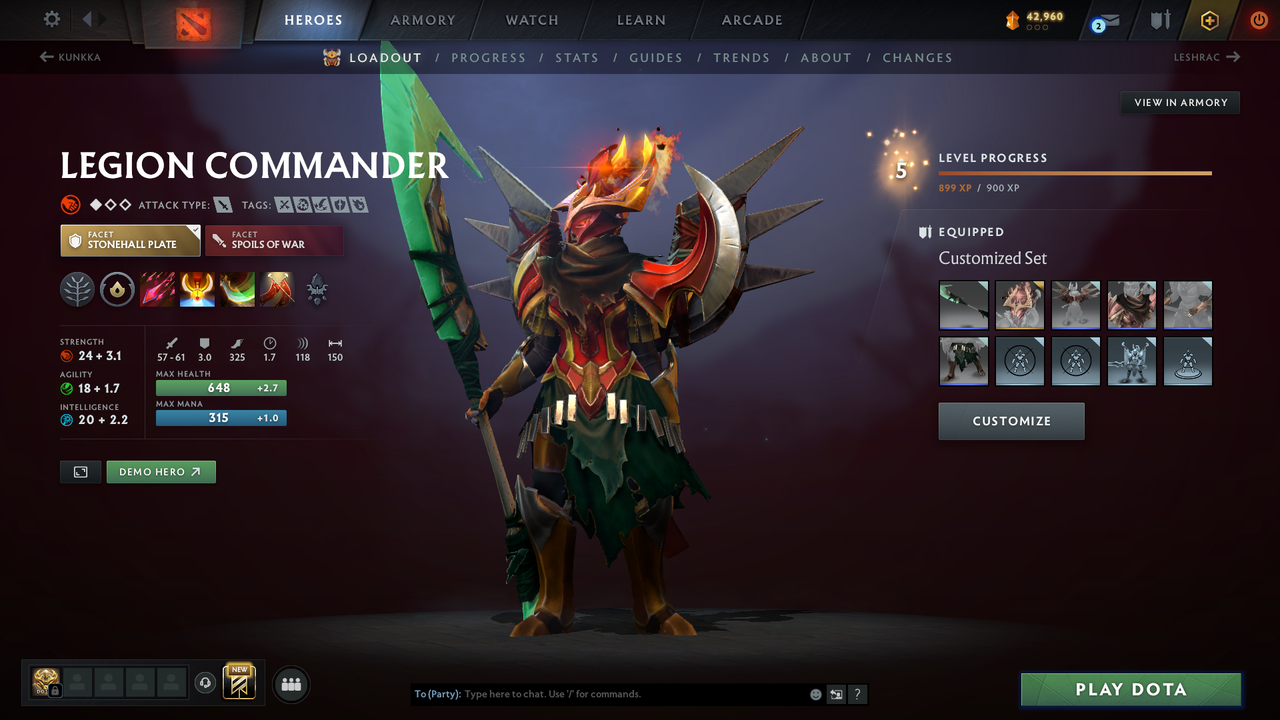Open the STATS subpage for Legion Commander
The width and height of the screenshot is (1280, 720).
[577, 57]
